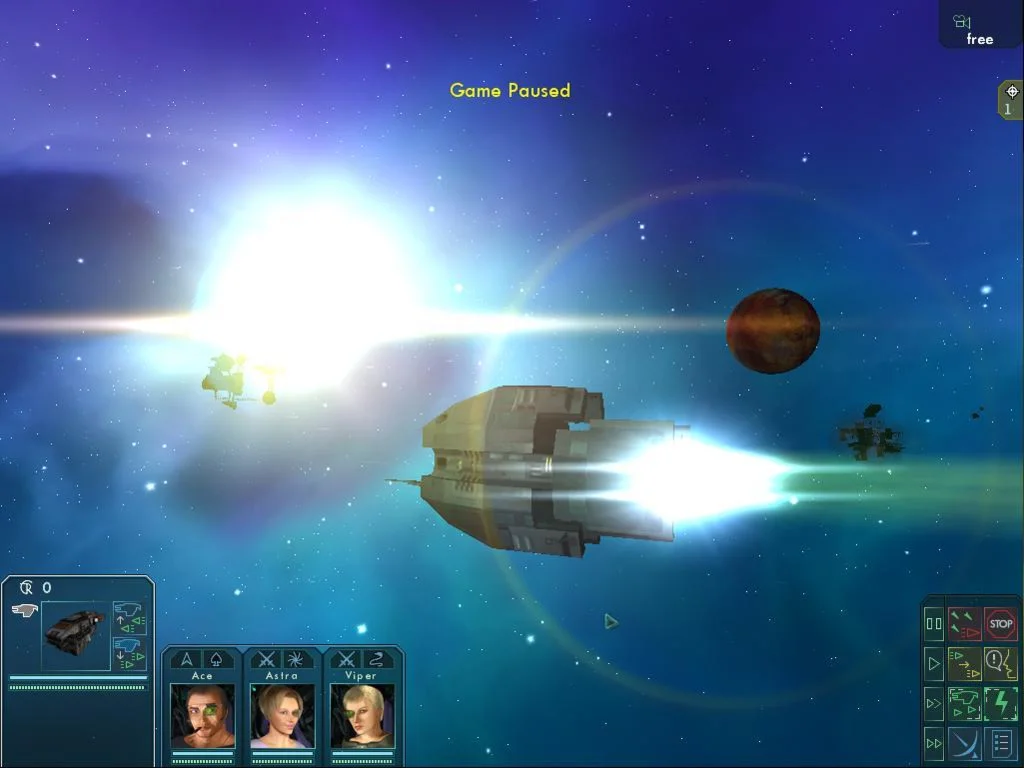Select pilot Astra's portrait
The height and width of the screenshot is (768, 1024).
coord(282,715)
